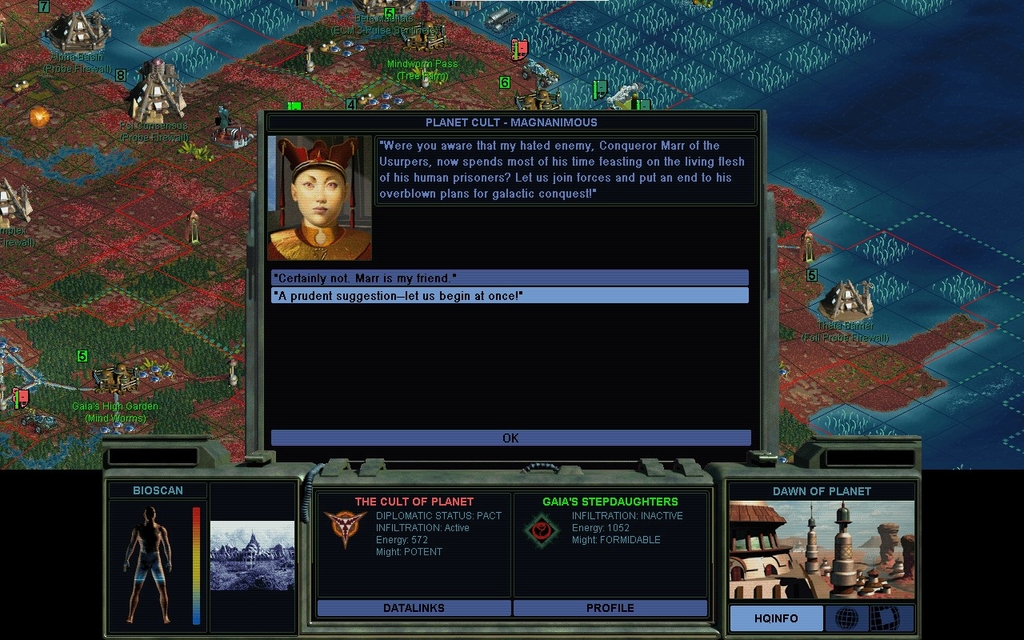
Task: Refuse the alliance: "Certainly not. Marr is my friend."
Action: 510,277
